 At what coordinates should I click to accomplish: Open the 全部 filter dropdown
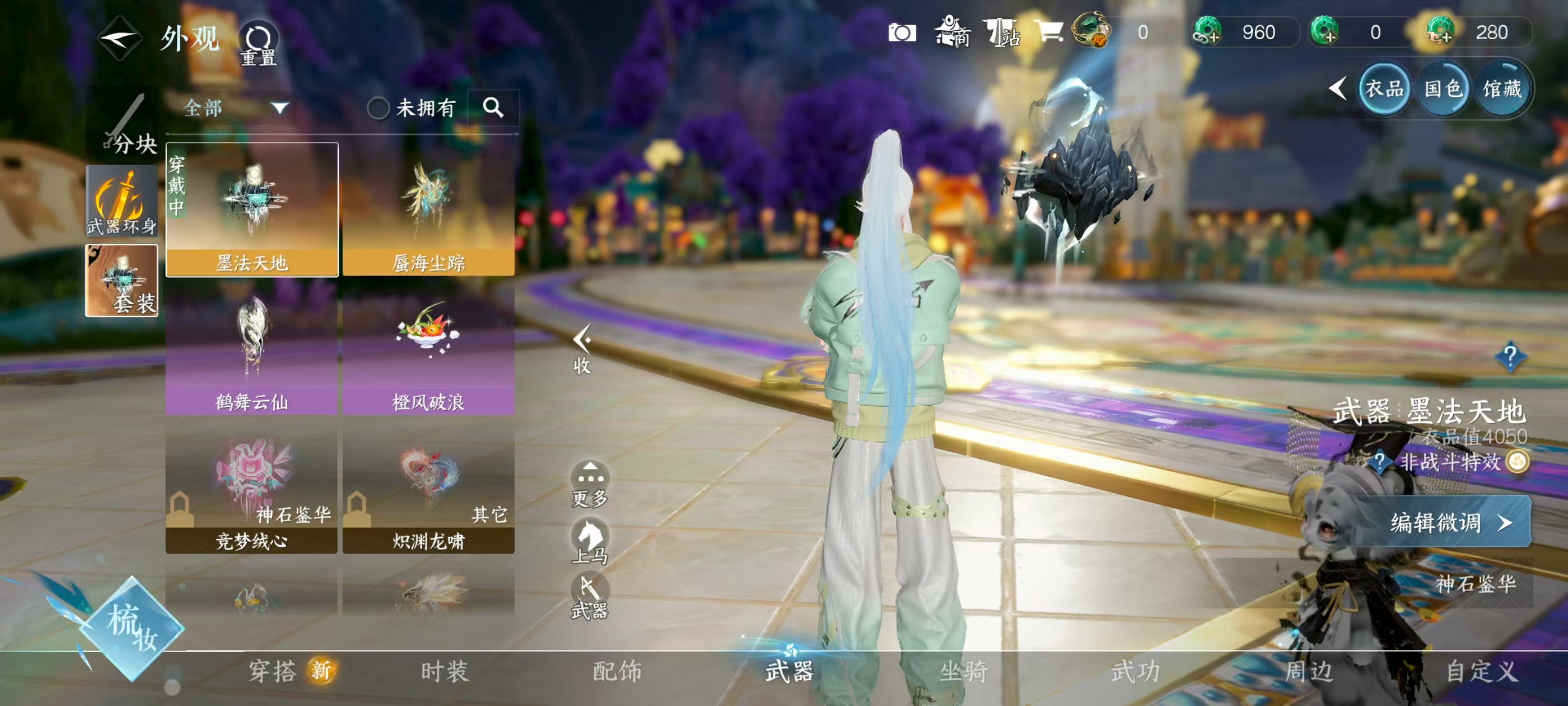[x=235, y=109]
